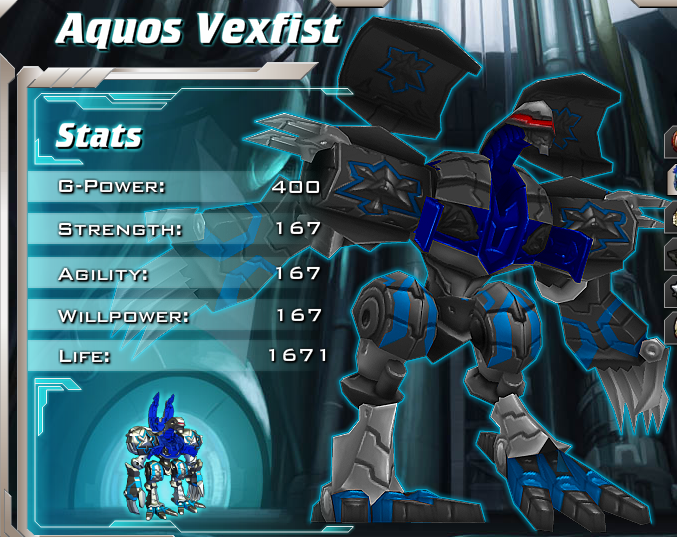Click the red orb icon on the right edge
Viewport: 677px width, 537px height.
coord(671,141)
